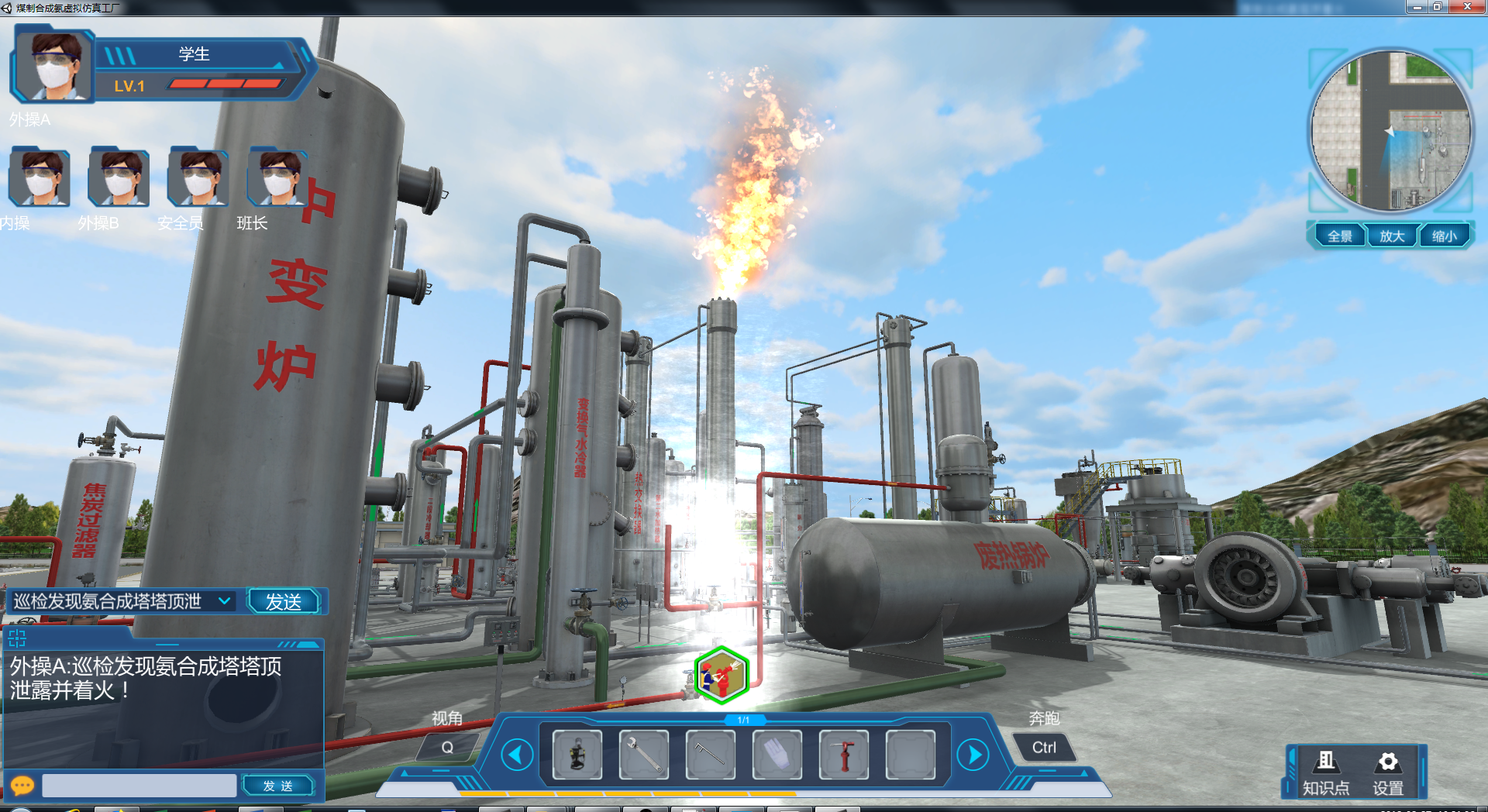Screen dimensions: 1488x812
Task: Select the protective gloves slot
Action: tap(777, 754)
